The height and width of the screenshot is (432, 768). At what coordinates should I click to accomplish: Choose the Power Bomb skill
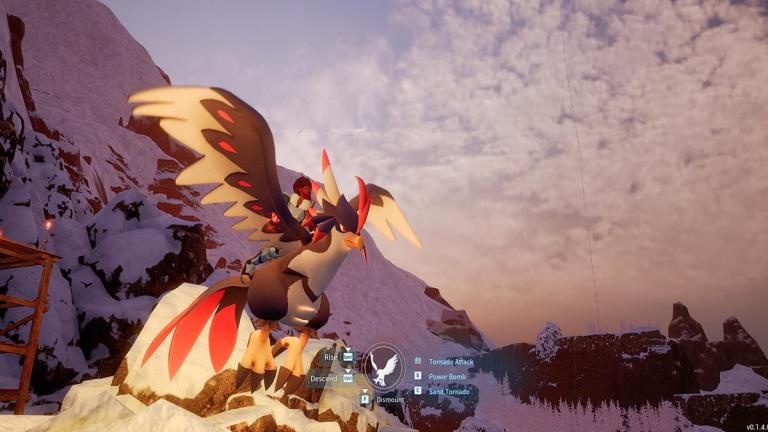(447, 376)
